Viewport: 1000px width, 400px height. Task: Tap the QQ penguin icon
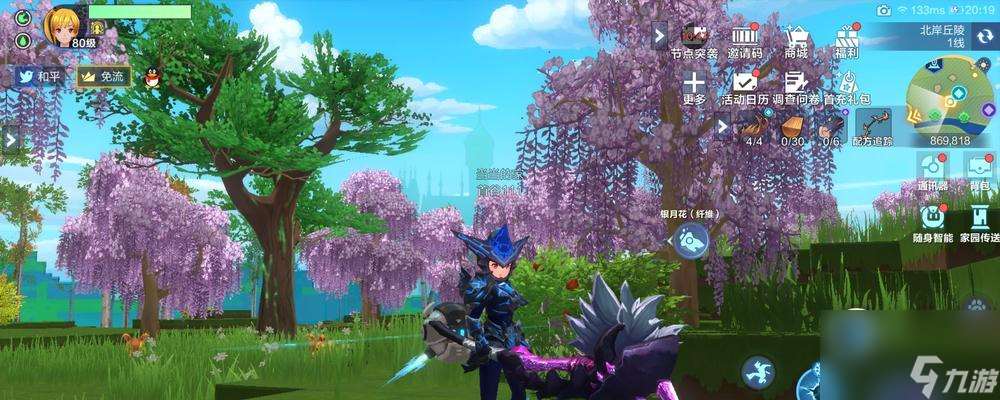(x=152, y=76)
